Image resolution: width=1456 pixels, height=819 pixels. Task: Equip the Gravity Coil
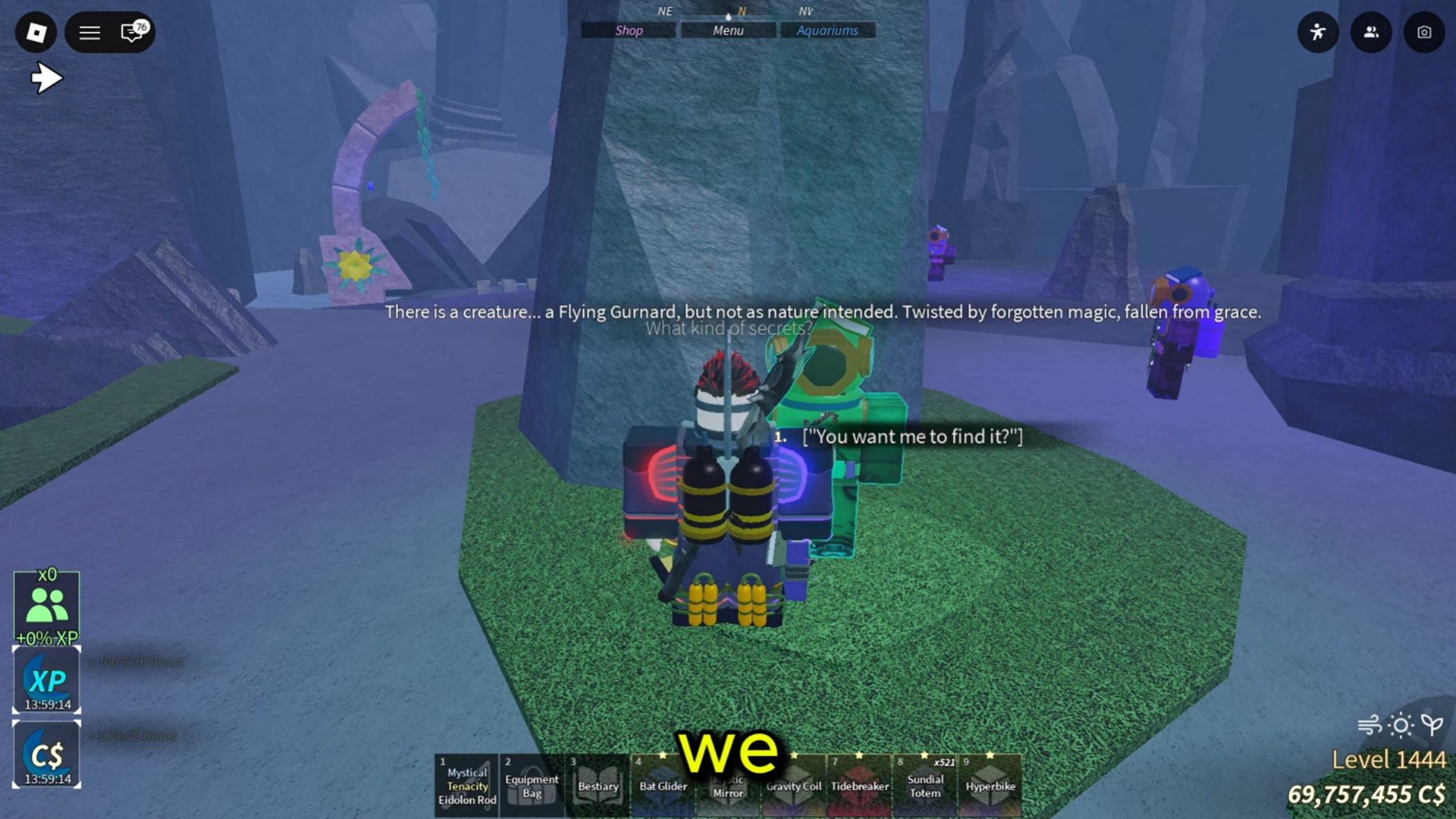(x=793, y=783)
